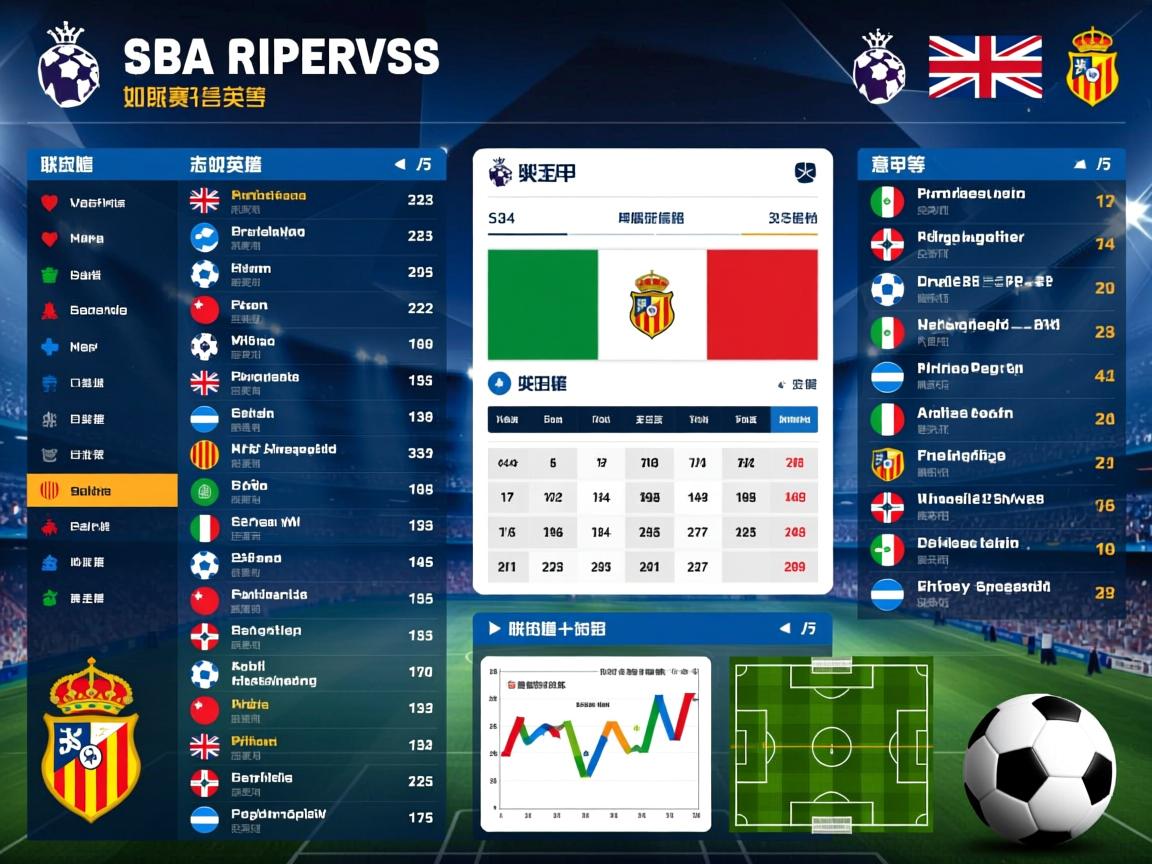Pick the football icon row scoring 295
Screen dimensions: 1152x864
click(x=312, y=273)
